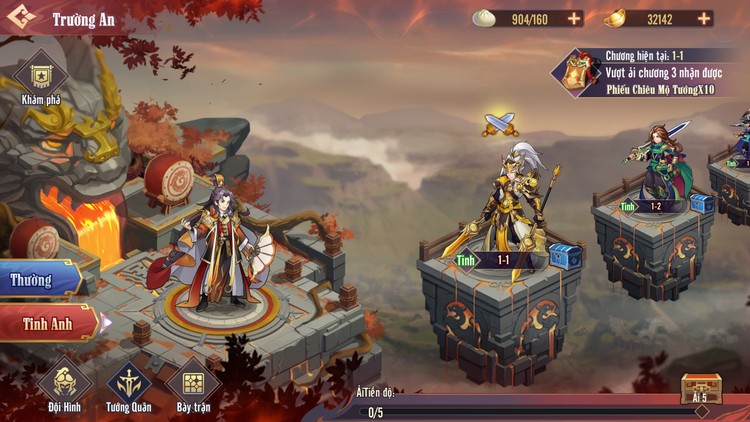The width and height of the screenshot is (750, 422).
Task: Open the Đội Hình formation menu
Action: click(x=64, y=385)
